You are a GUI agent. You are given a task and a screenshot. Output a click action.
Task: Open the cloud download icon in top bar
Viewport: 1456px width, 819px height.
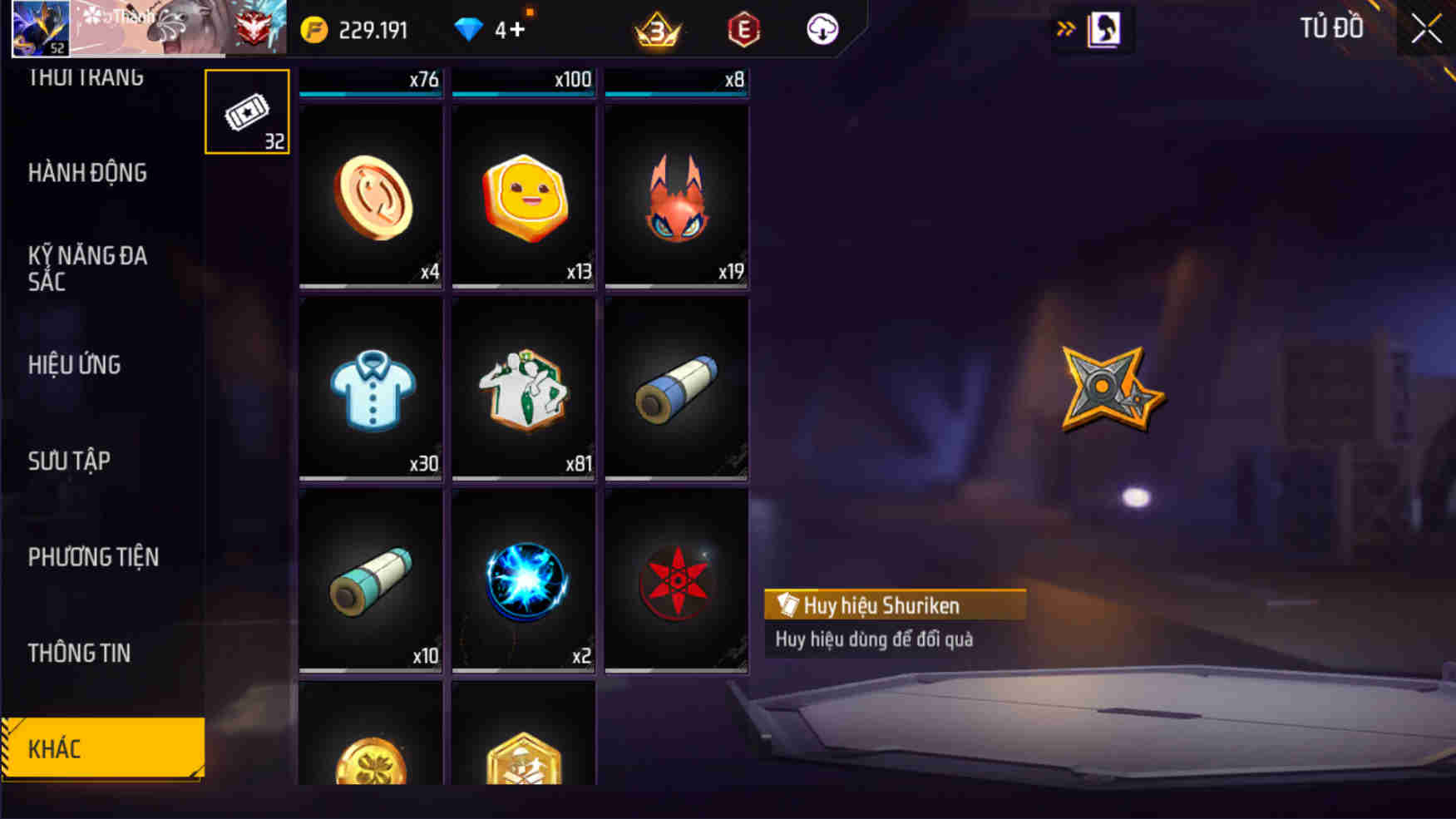(822, 27)
